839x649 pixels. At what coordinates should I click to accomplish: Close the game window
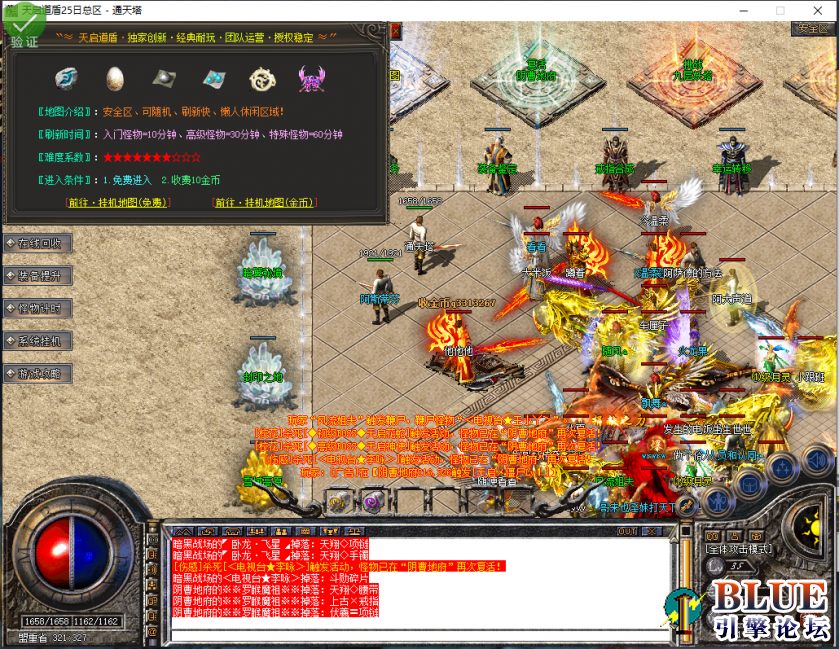[820, 9]
